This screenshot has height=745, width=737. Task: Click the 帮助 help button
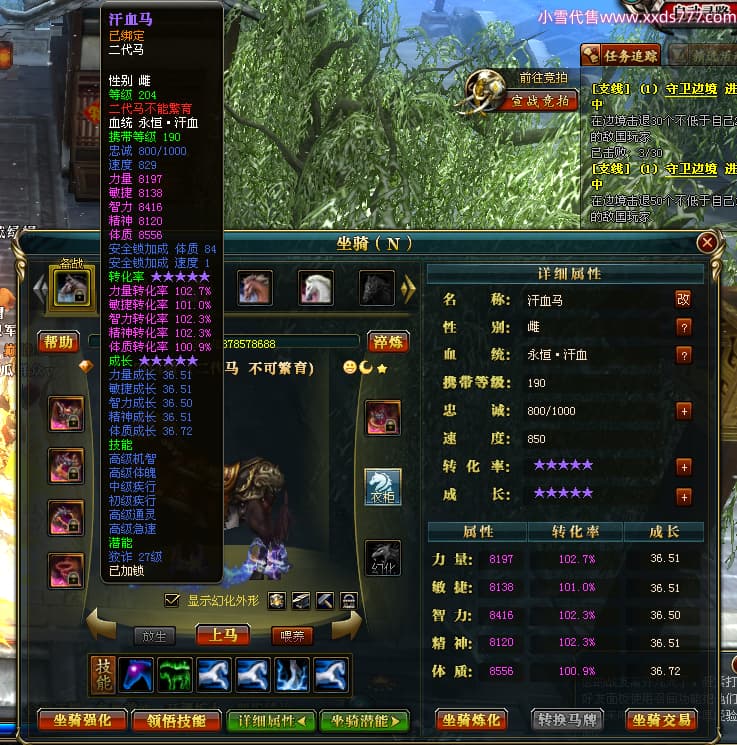click(59, 342)
